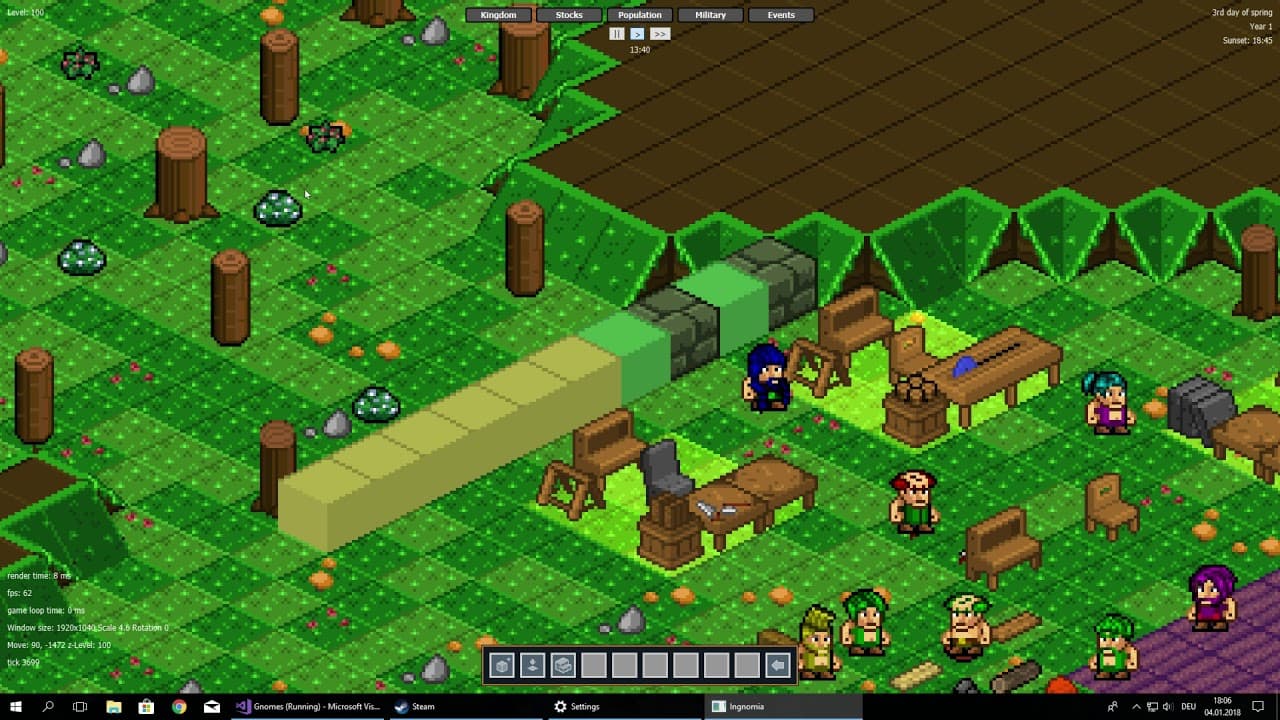This screenshot has height=720, width=1280.
Task: Select the single cube build tool
Action: point(502,665)
